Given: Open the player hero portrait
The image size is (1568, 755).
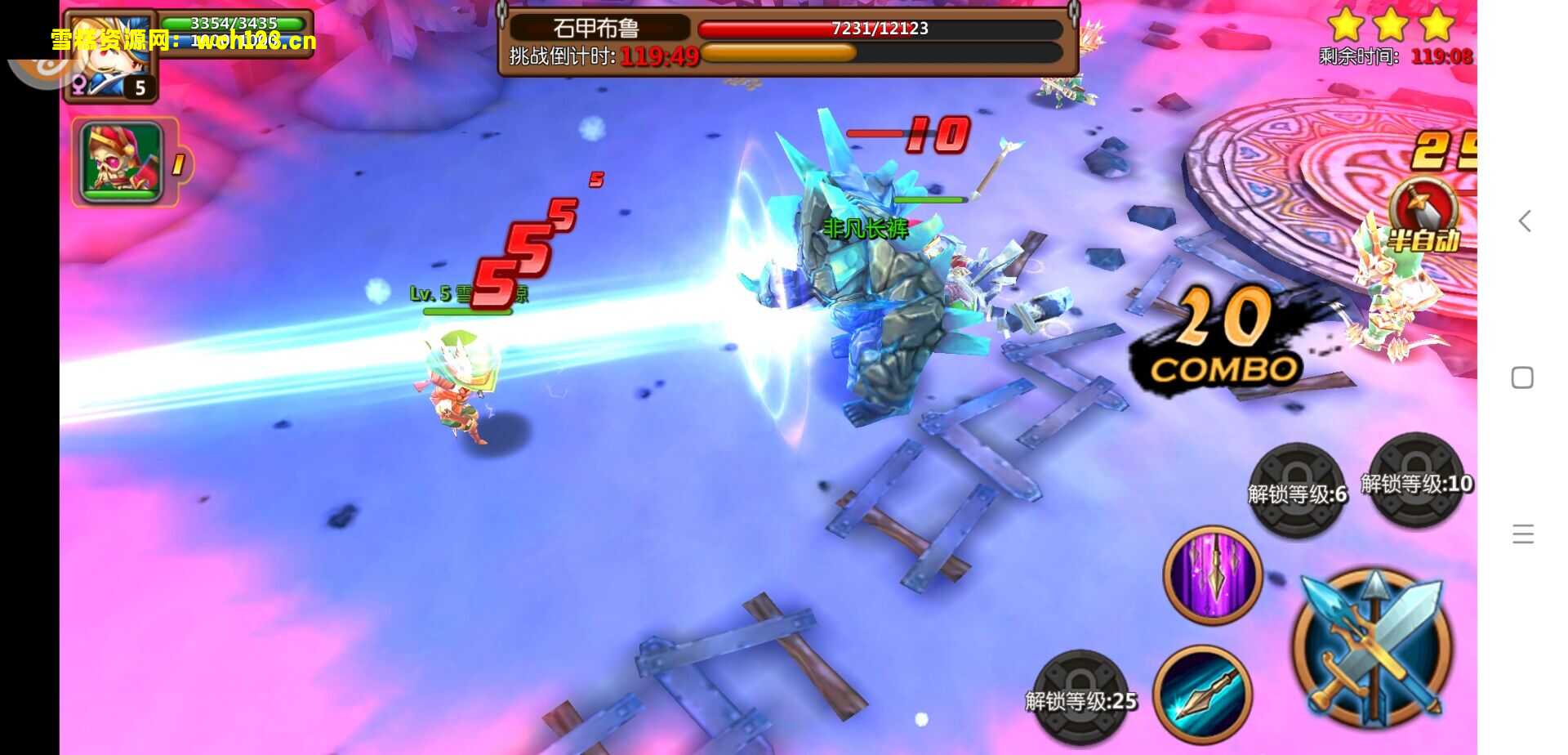Looking at the screenshot, I should click(110, 56).
